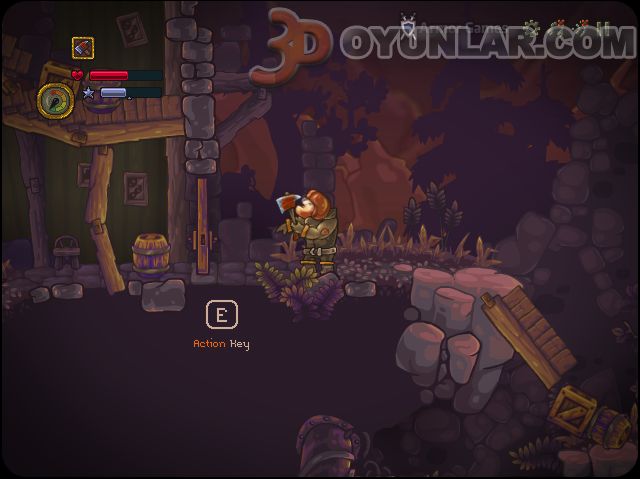The width and height of the screenshot is (640, 479).
Task: Open the gear settings icon
Action: (530, 28)
